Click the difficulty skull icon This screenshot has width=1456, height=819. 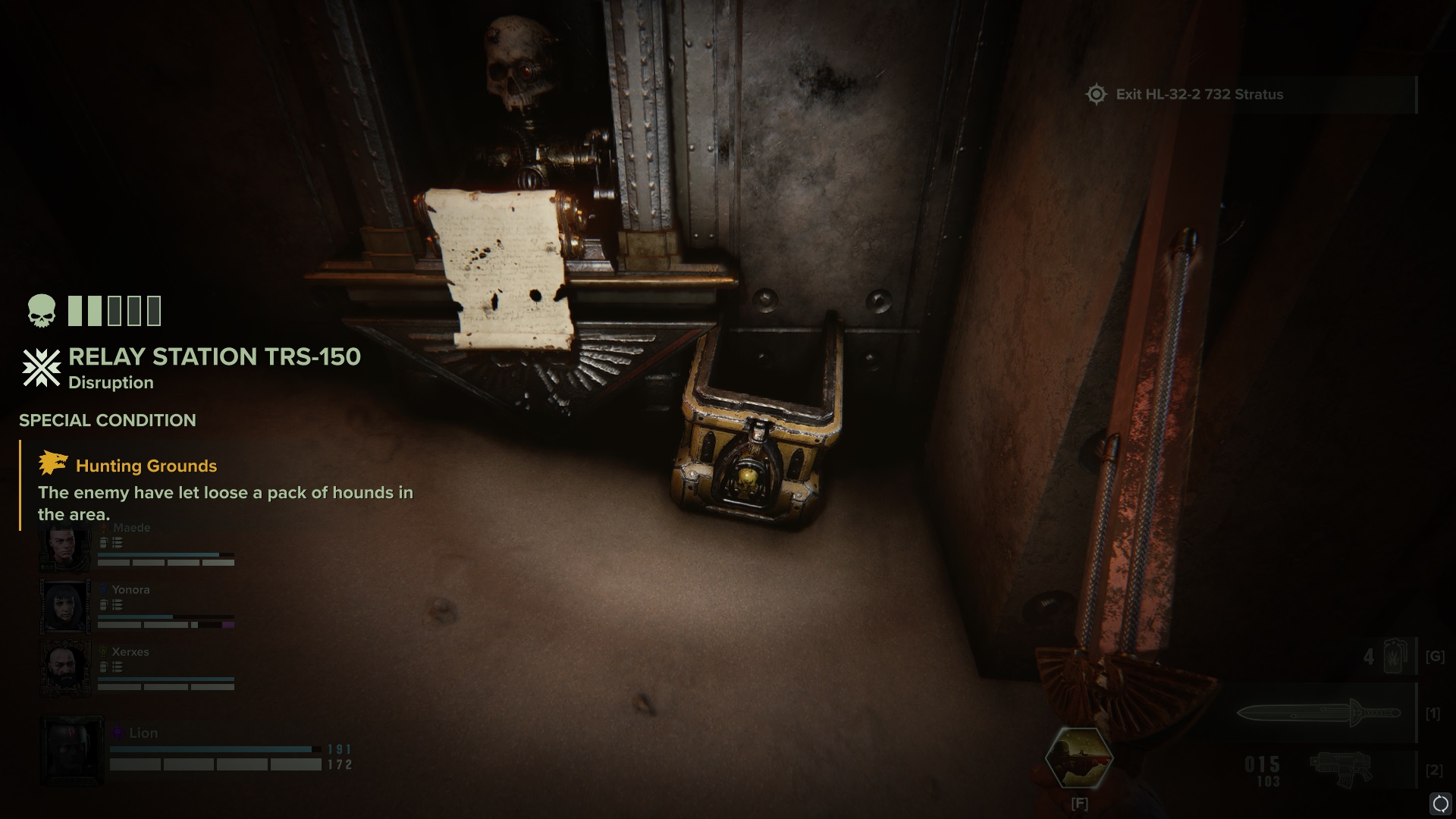coord(41,311)
